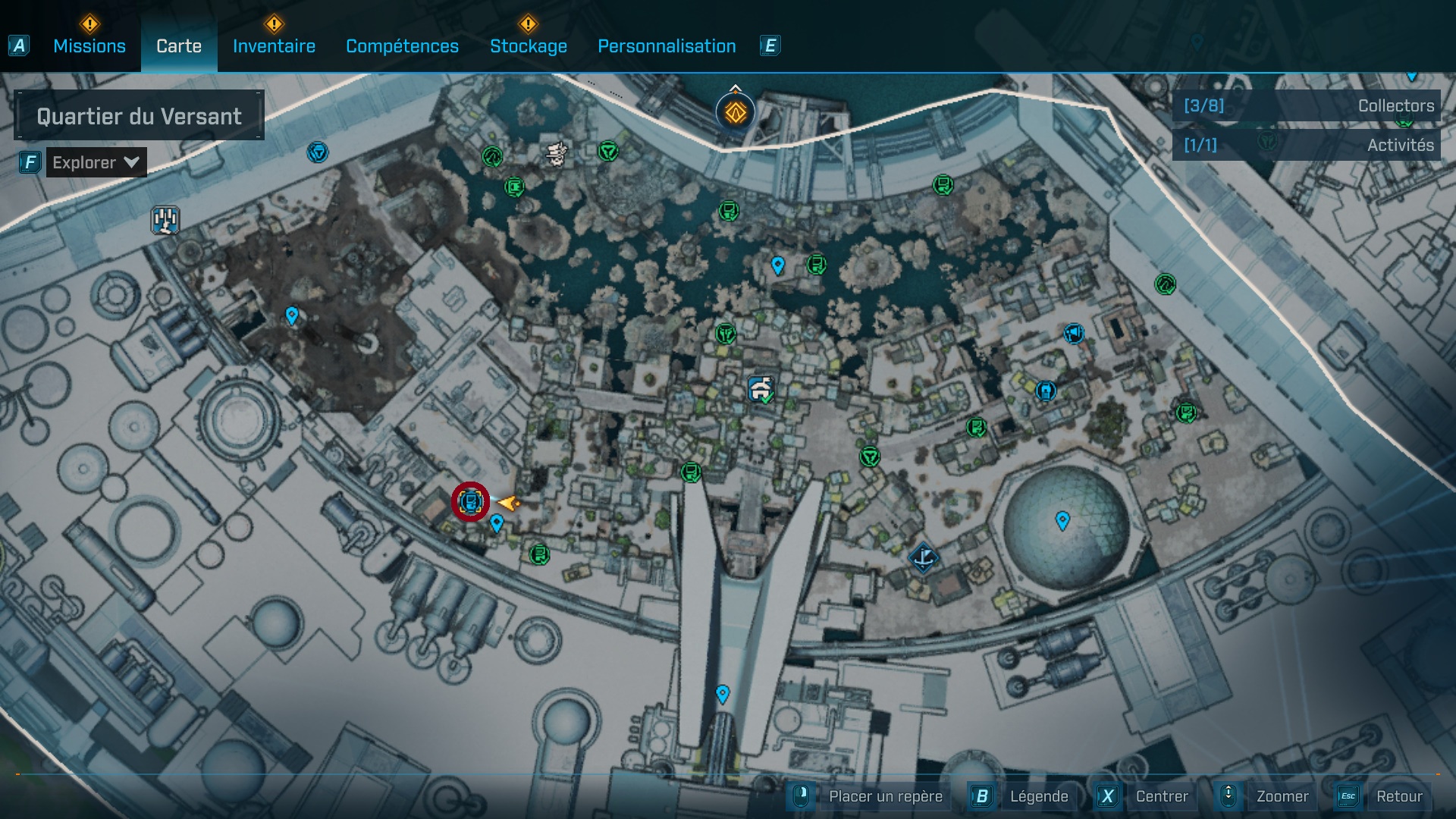Open the Personnalisation tab

click(667, 45)
